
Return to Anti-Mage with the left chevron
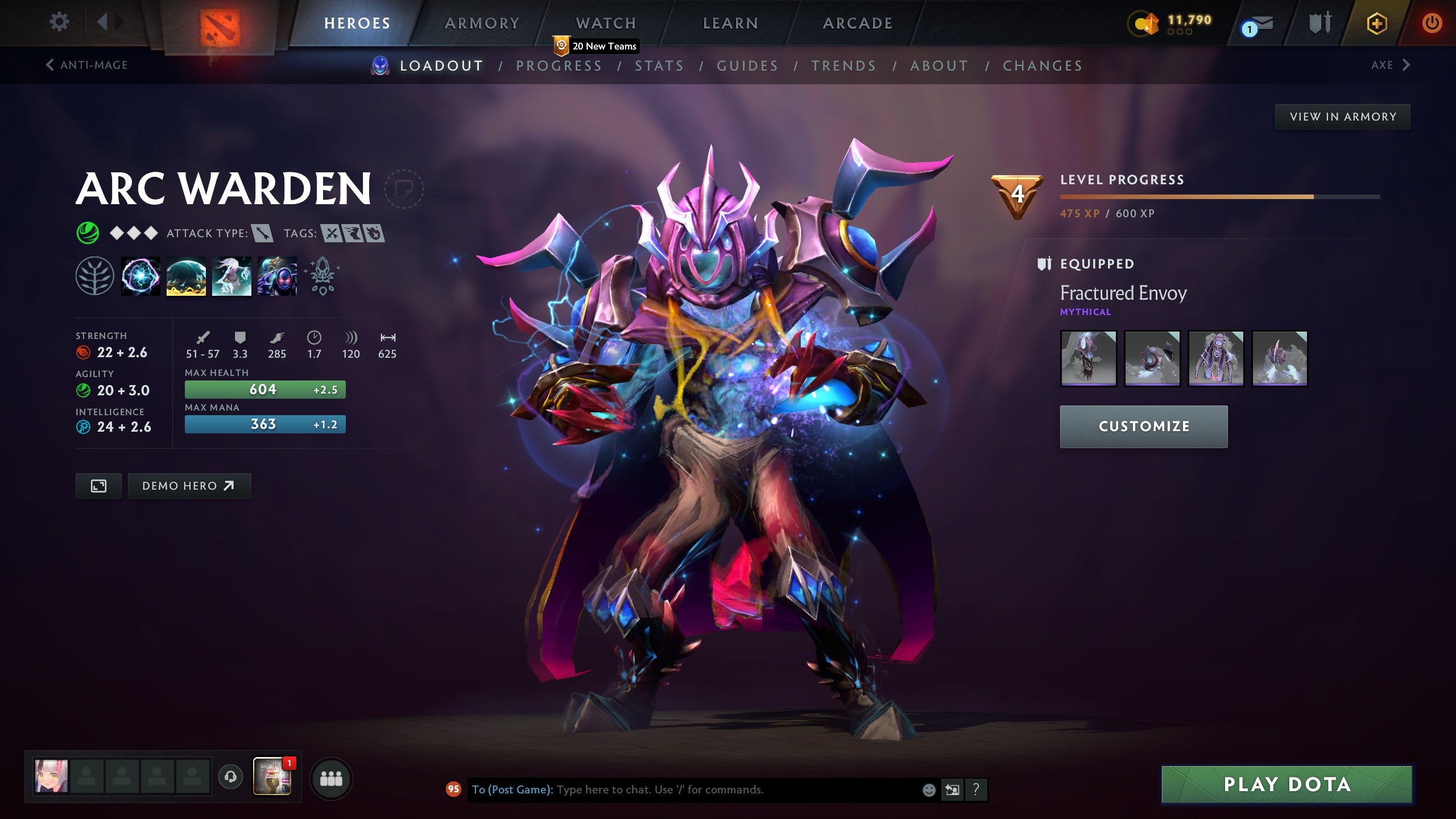pos(50,64)
